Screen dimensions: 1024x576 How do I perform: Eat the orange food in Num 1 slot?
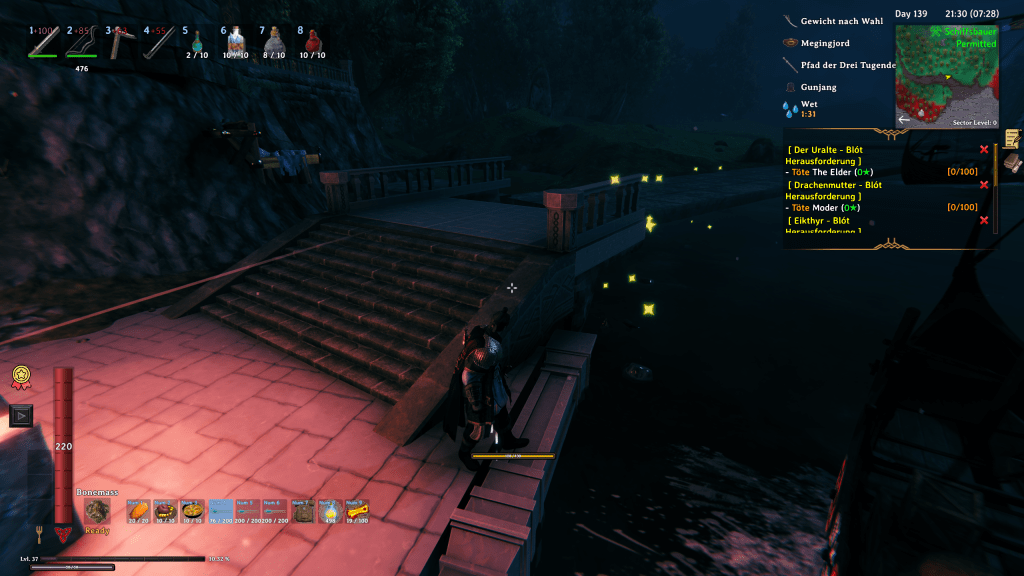[138, 511]
